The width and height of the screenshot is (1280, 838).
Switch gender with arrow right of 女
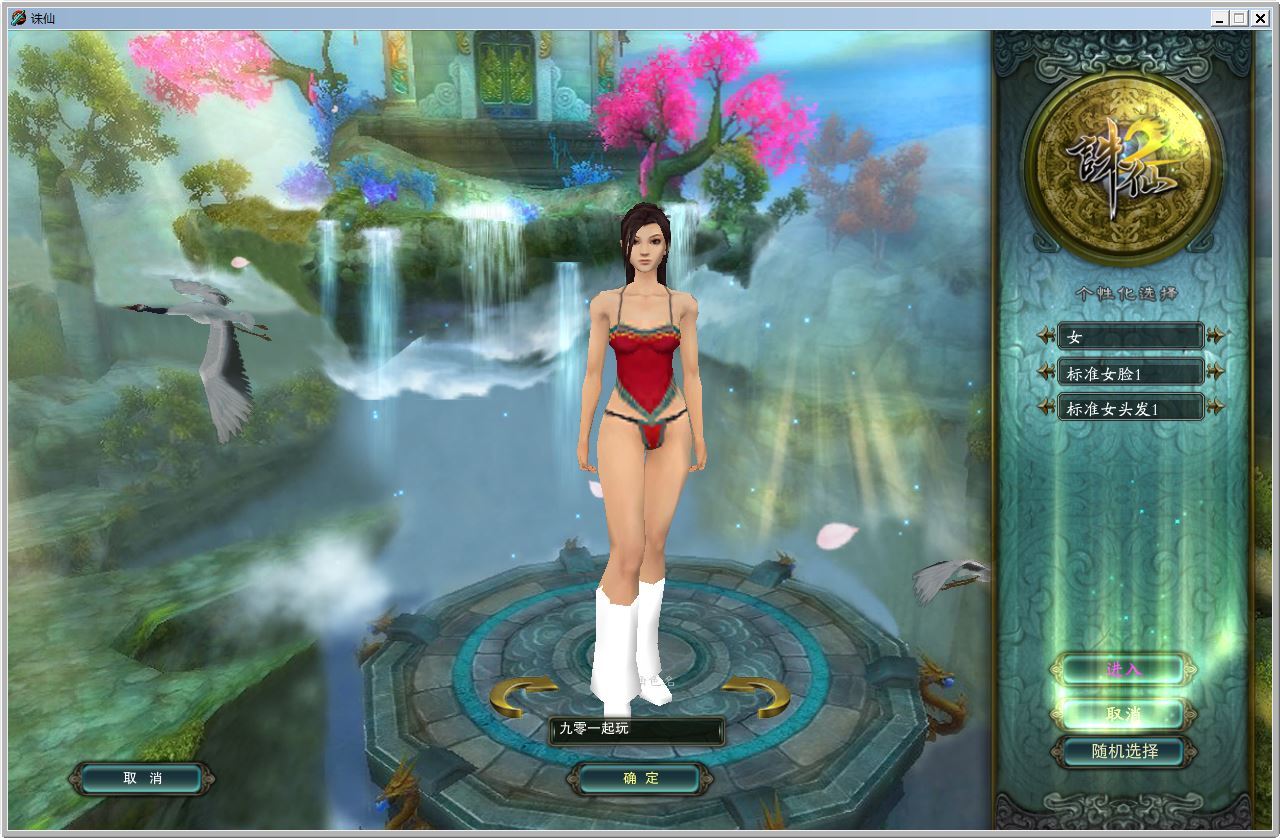(x=1215, y=337)
